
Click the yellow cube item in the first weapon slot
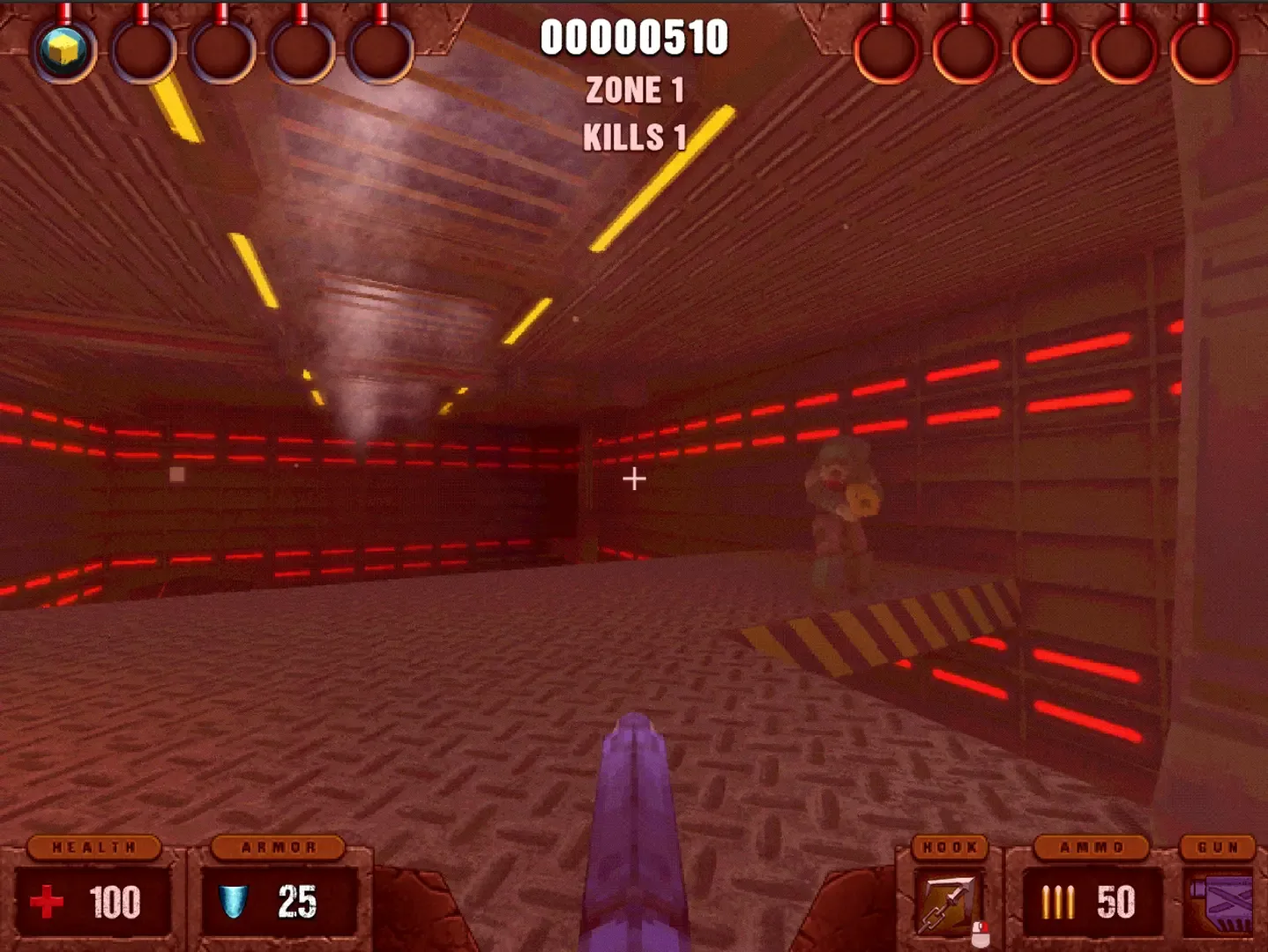tap(63, 51)
